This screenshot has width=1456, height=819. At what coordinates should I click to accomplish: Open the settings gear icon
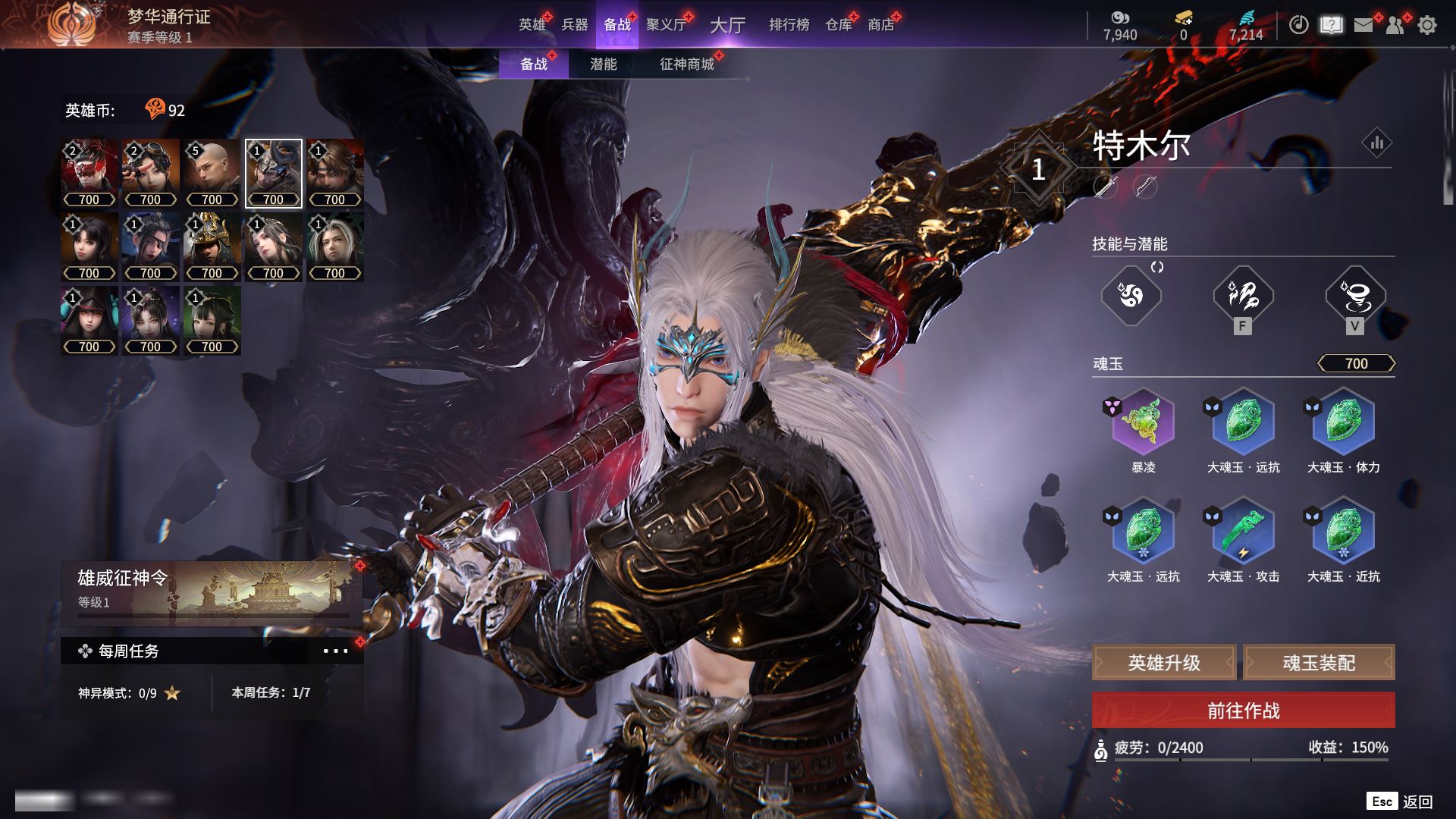pos(1427,25)
